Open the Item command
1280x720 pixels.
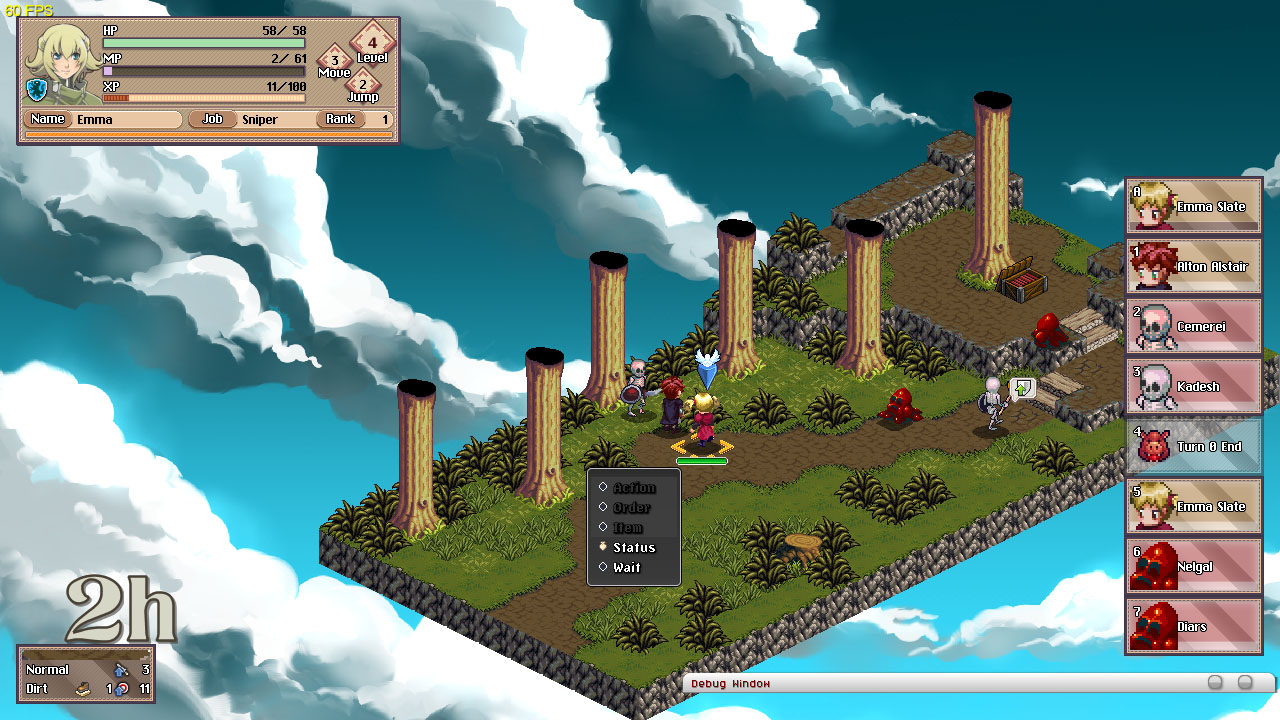click(628, 528)
